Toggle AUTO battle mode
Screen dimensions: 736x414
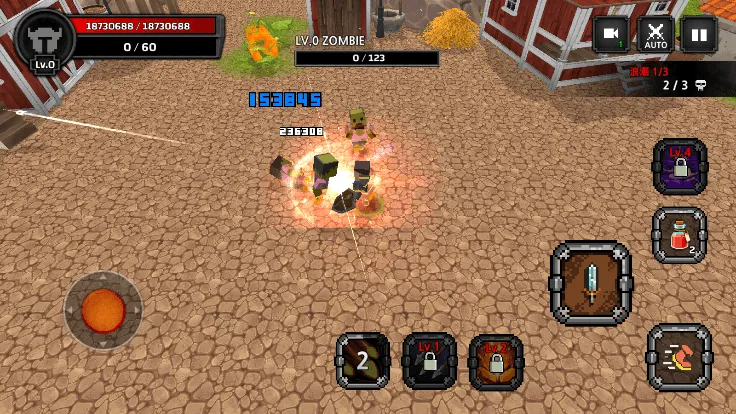656,35
